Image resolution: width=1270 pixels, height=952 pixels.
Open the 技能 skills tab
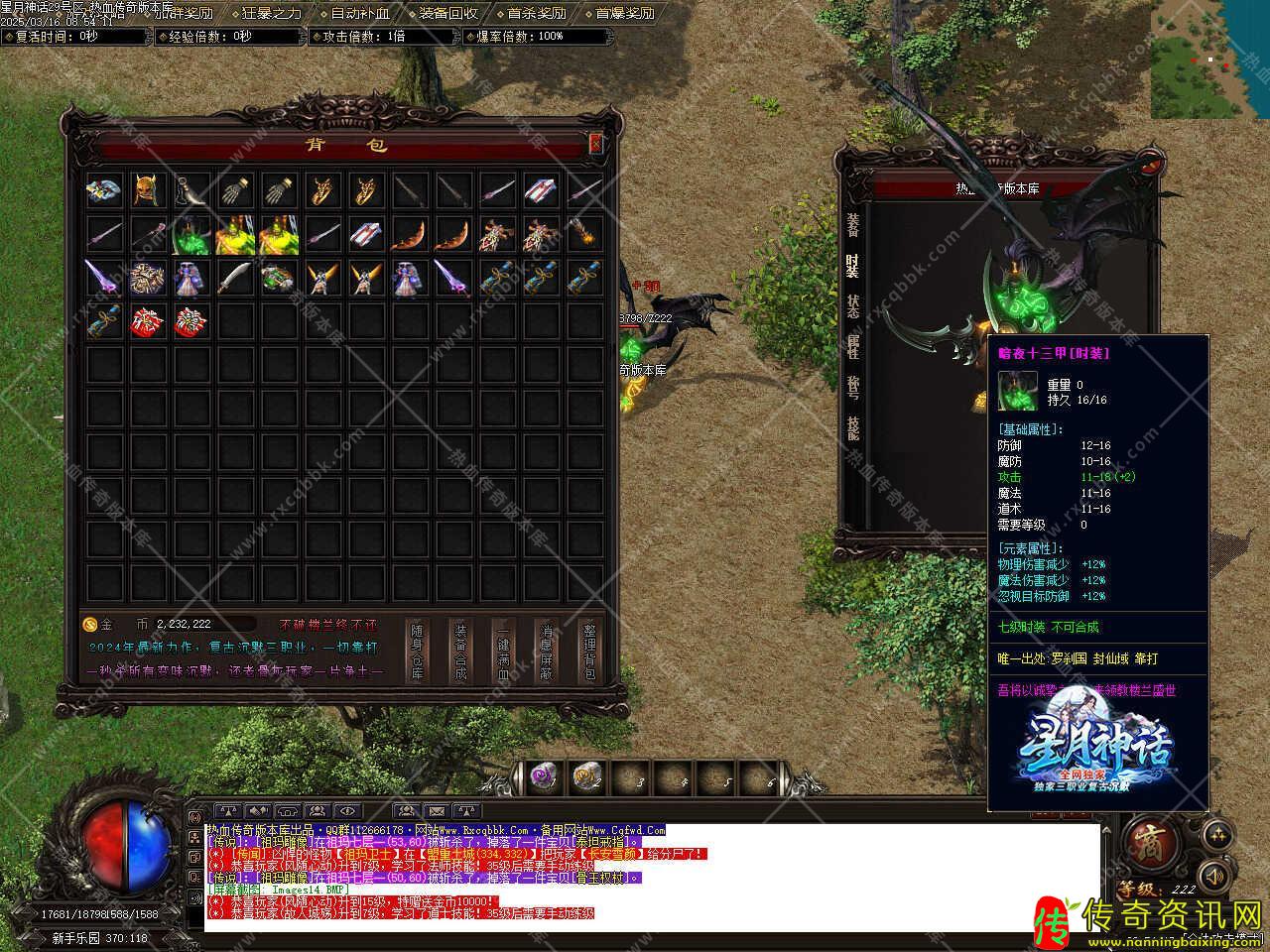(x=853, y=427)
